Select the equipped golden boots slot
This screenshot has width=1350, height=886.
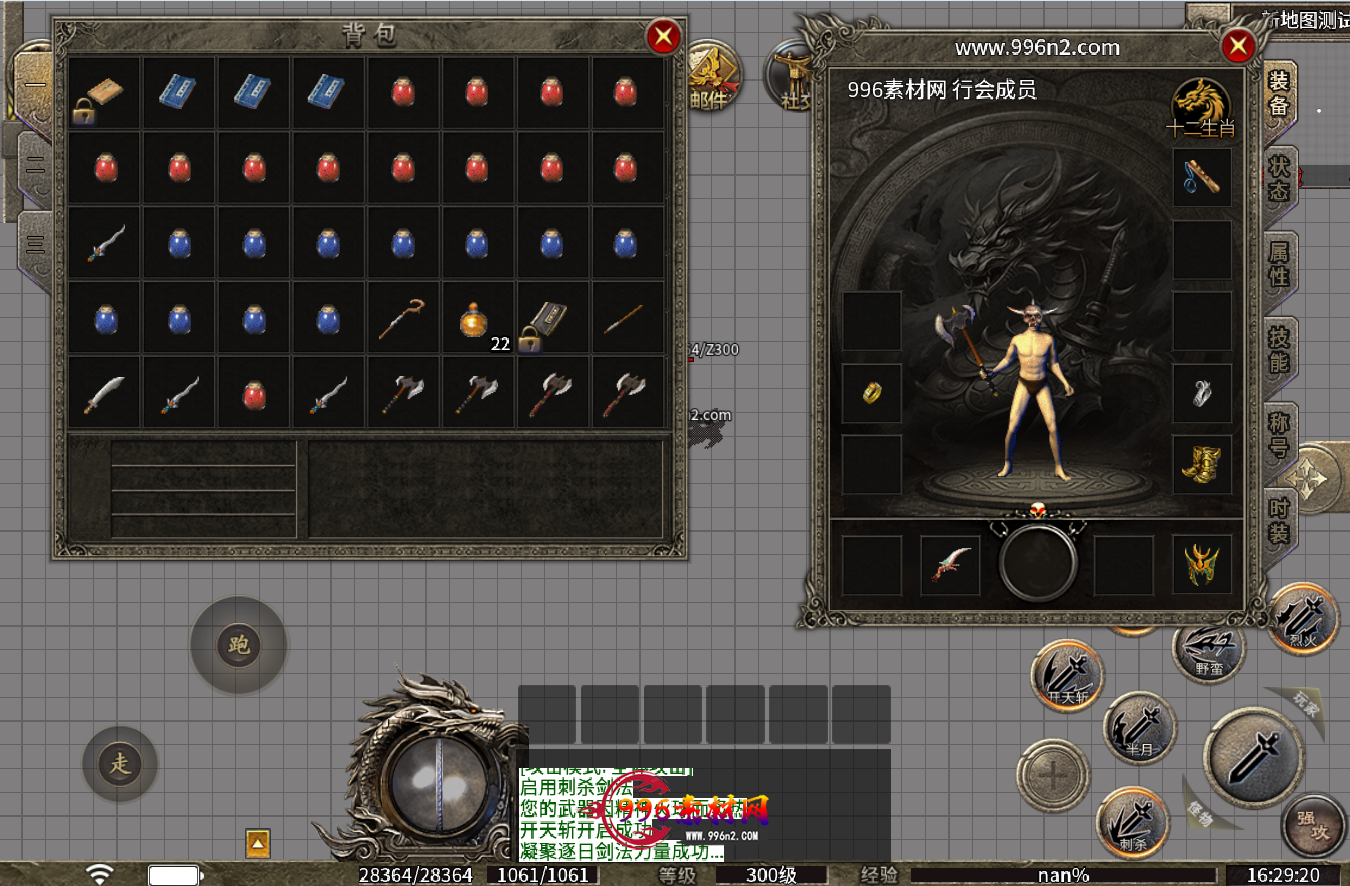pos(1201,464)
